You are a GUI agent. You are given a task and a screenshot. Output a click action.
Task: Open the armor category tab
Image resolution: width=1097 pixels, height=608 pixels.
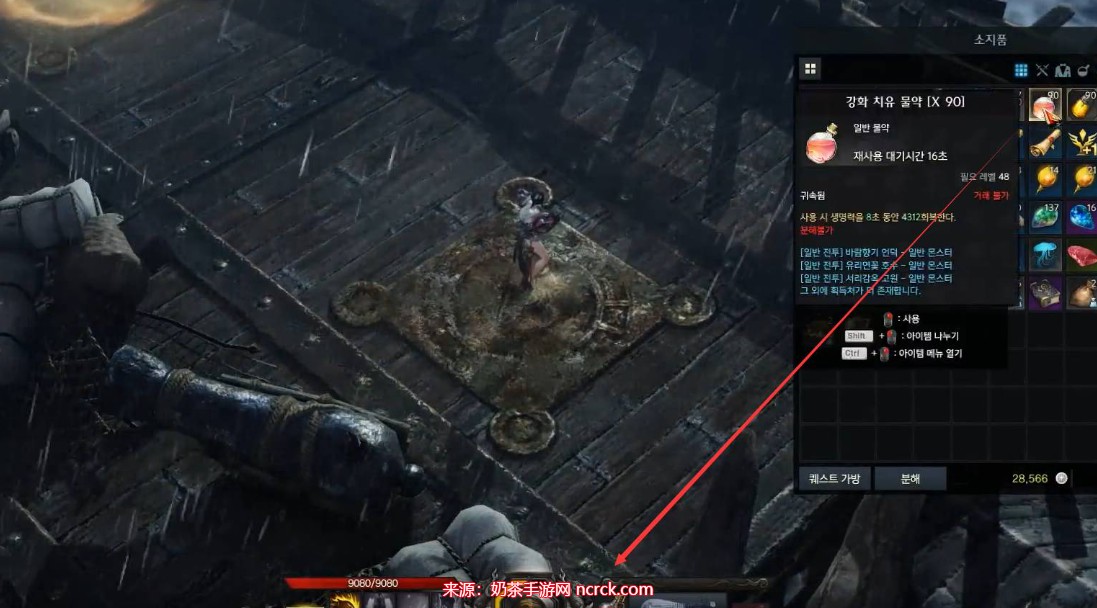1063,70
